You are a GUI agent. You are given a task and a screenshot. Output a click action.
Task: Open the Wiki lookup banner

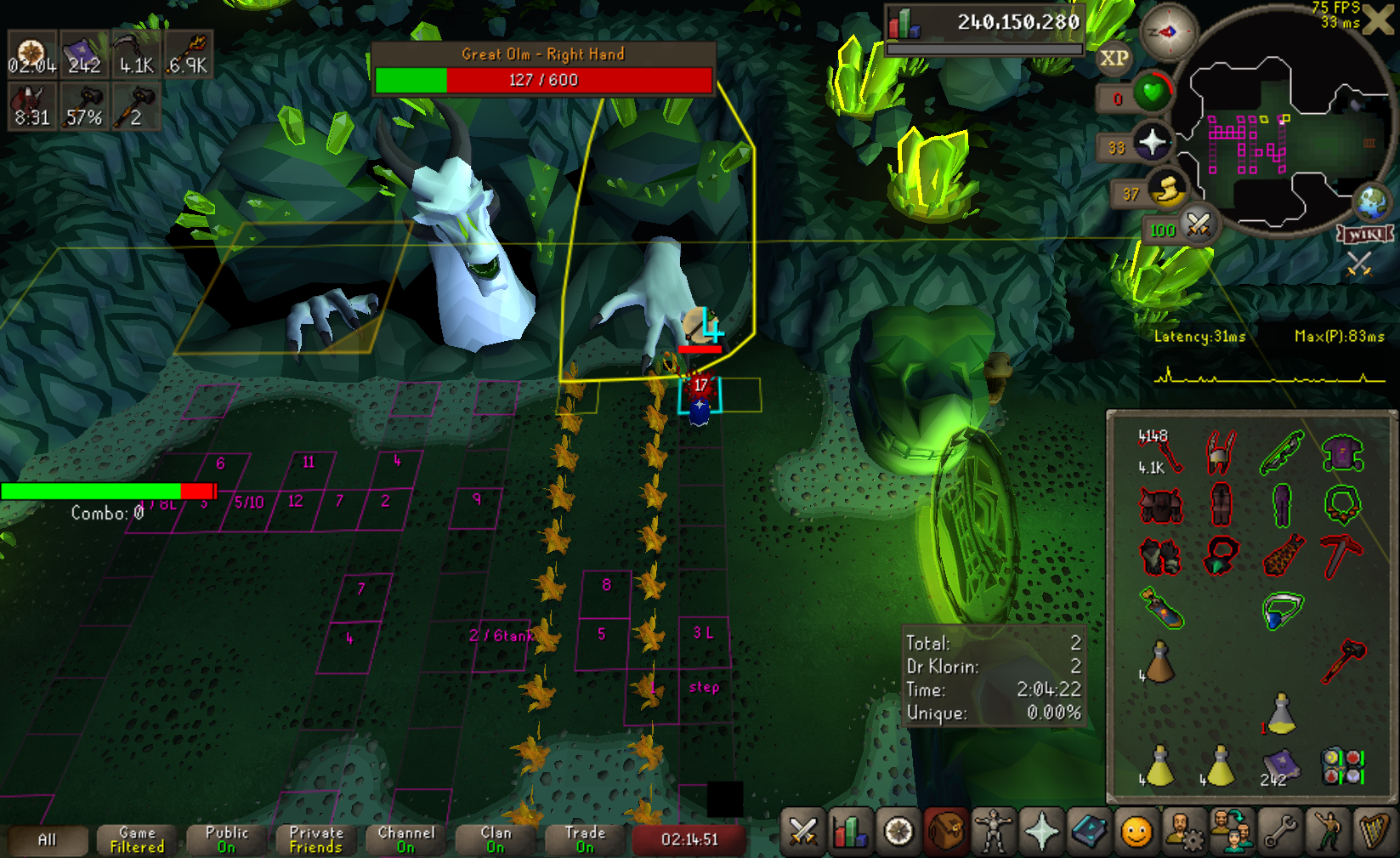pos(1364,234)
